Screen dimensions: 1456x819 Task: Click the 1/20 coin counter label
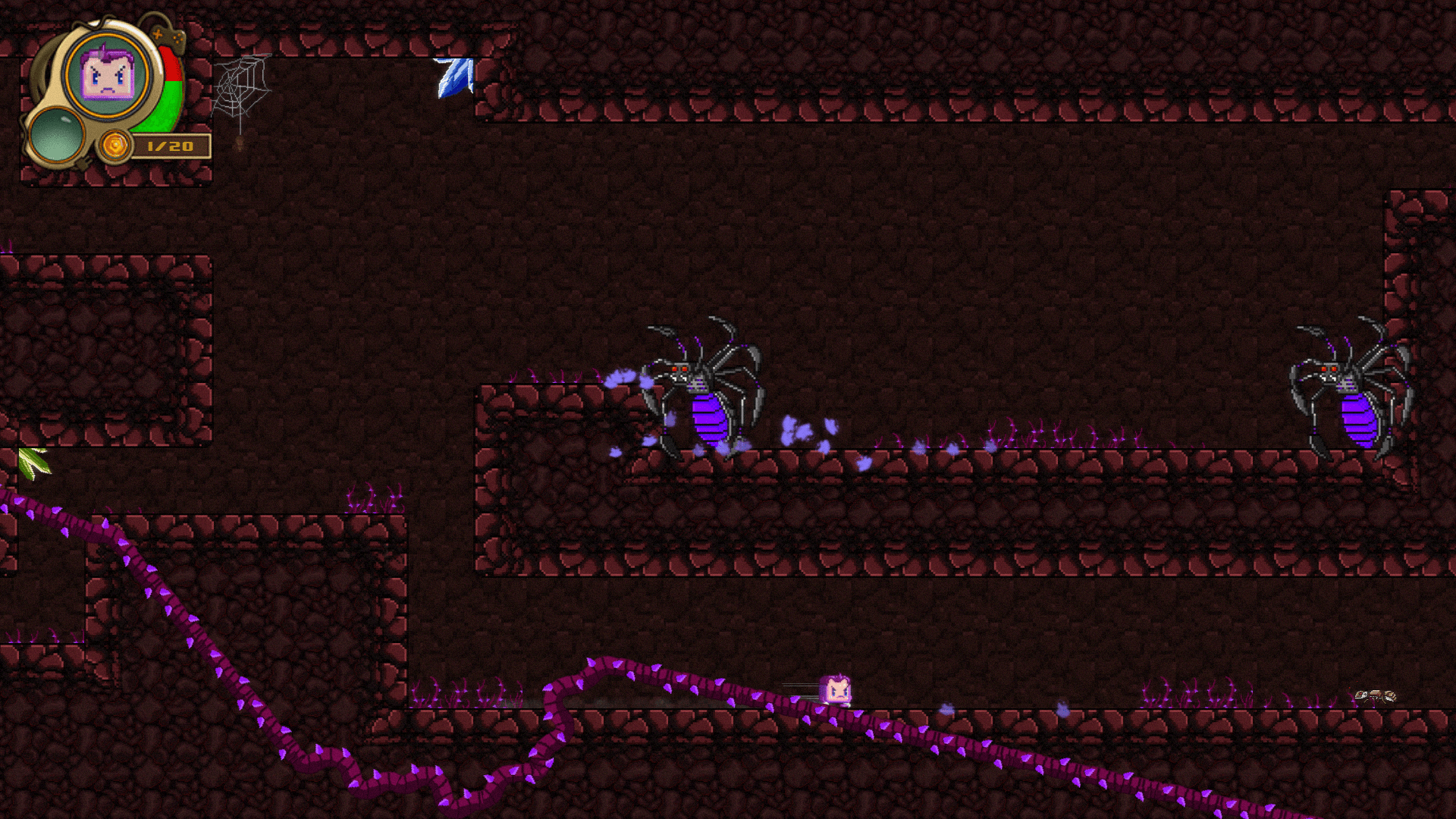168,146
